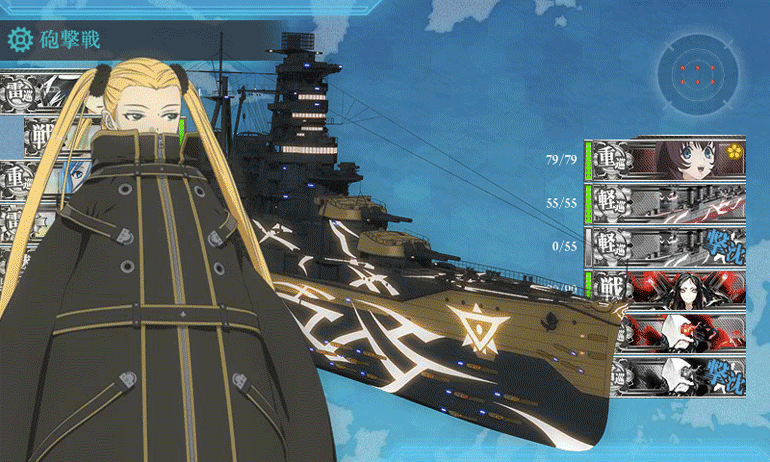The height and width of the screenshot is (462, 770).
Task: Click the gear icon beside 砲撃戦
Action: pos(19,40)
